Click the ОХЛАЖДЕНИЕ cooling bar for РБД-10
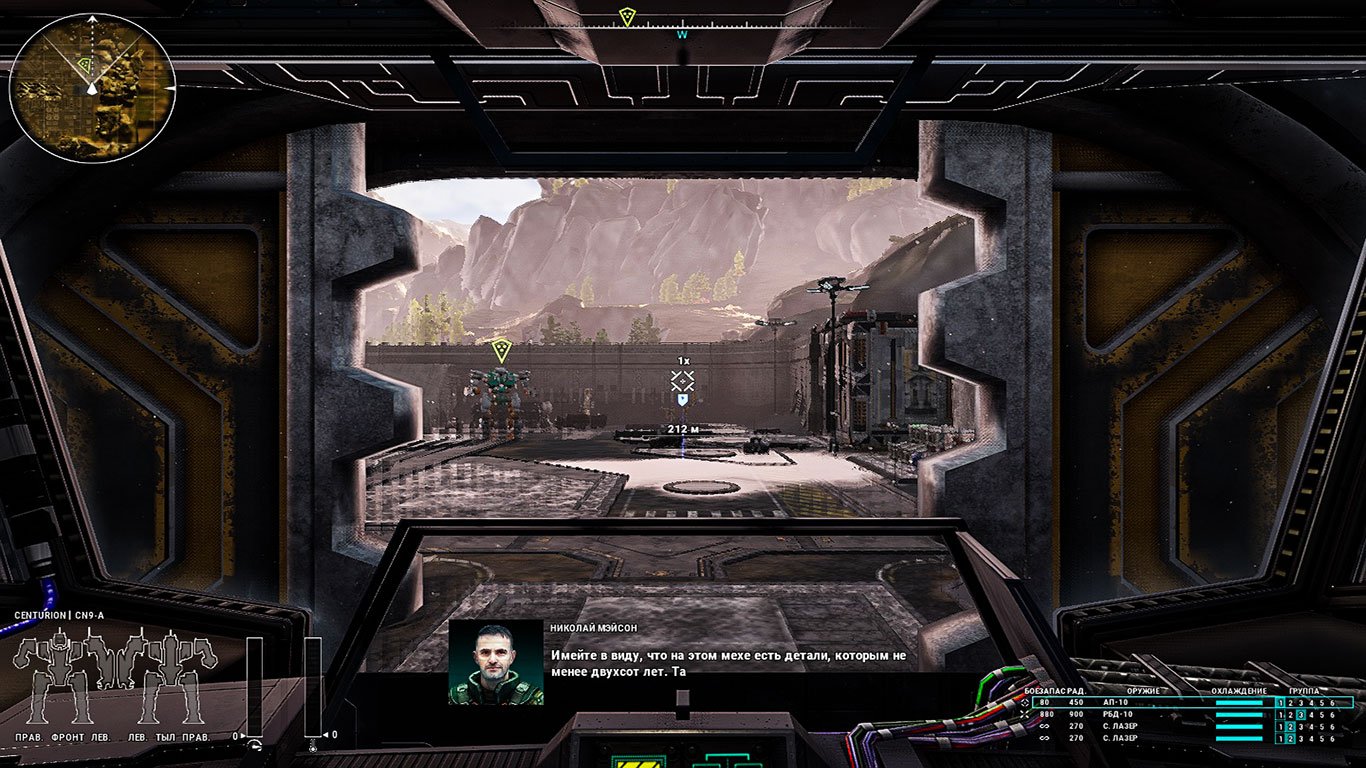 pos(1238,716)
